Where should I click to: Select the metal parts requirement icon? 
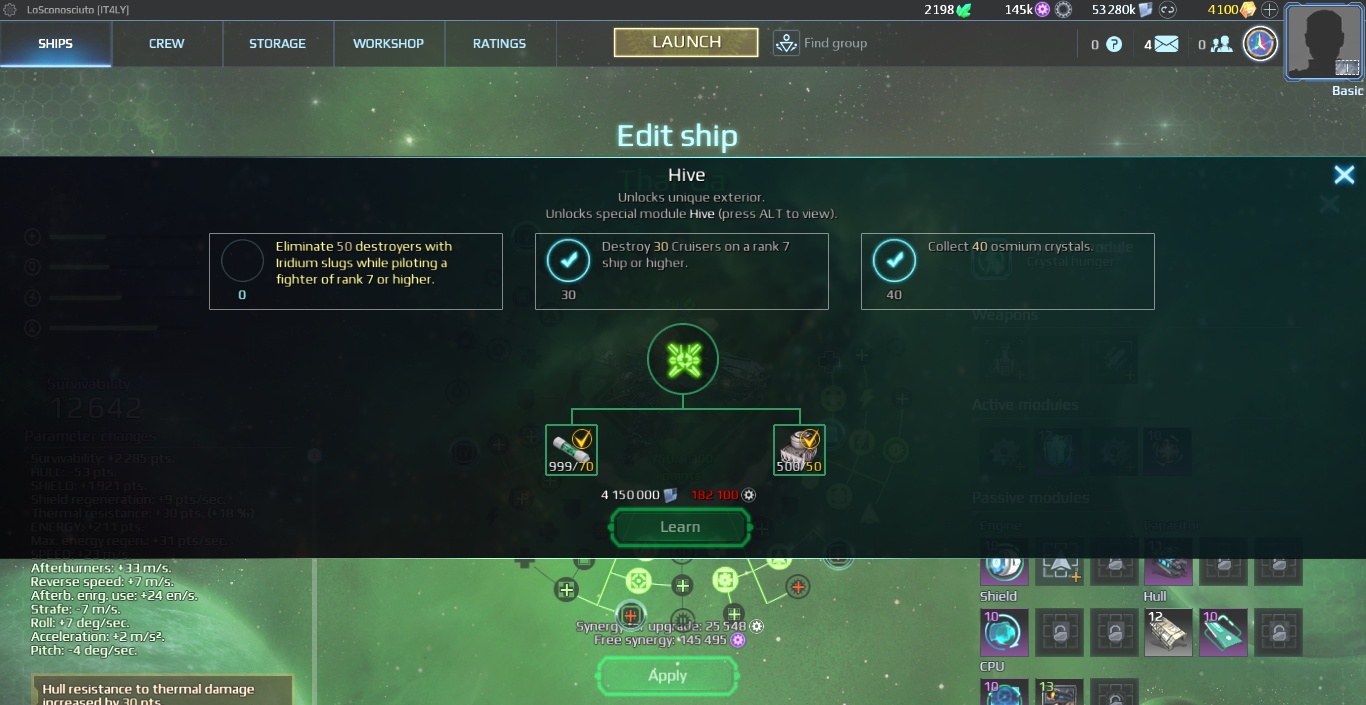click(799, 450)
